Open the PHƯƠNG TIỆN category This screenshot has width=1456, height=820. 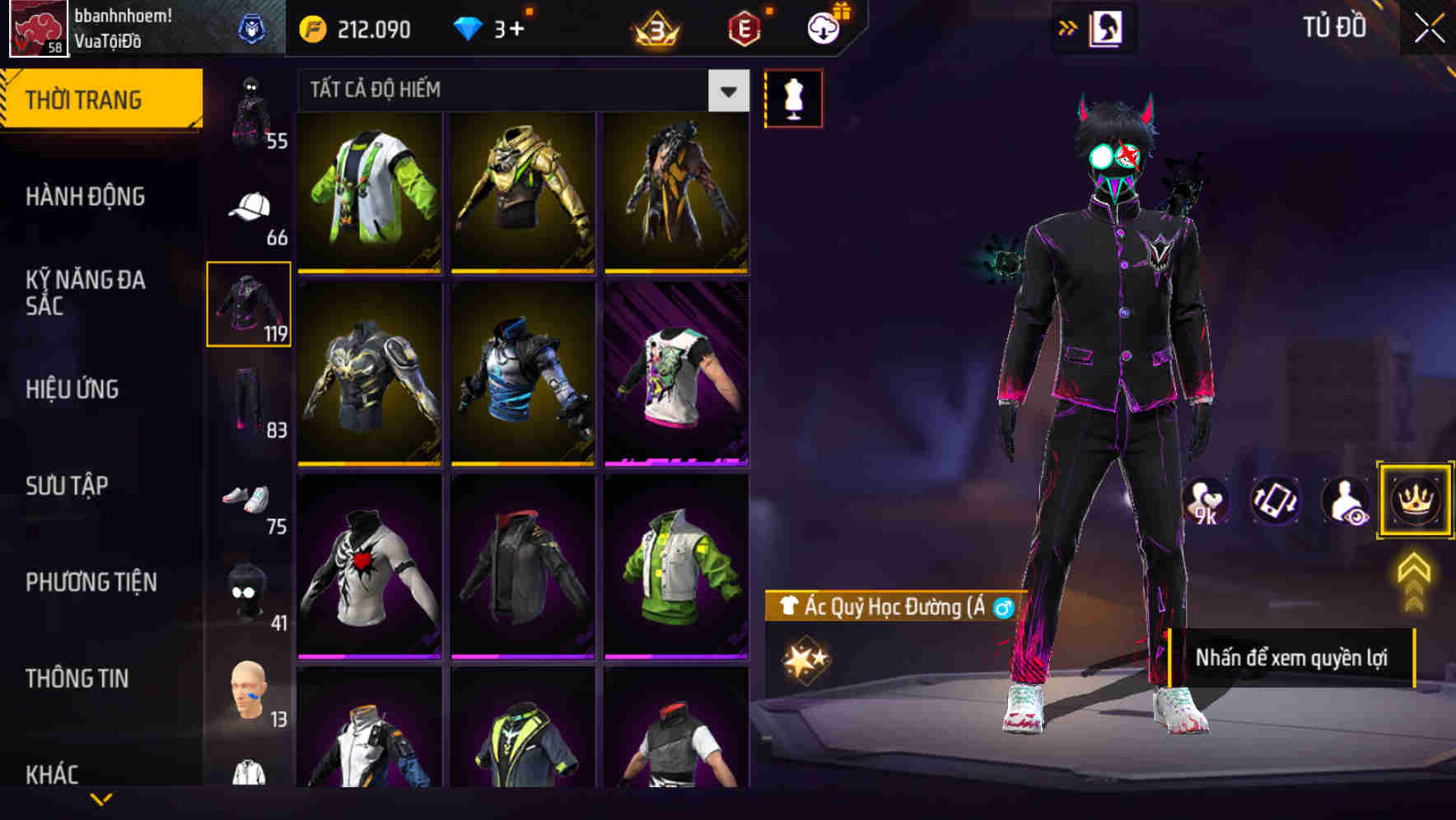click(91, 581)
